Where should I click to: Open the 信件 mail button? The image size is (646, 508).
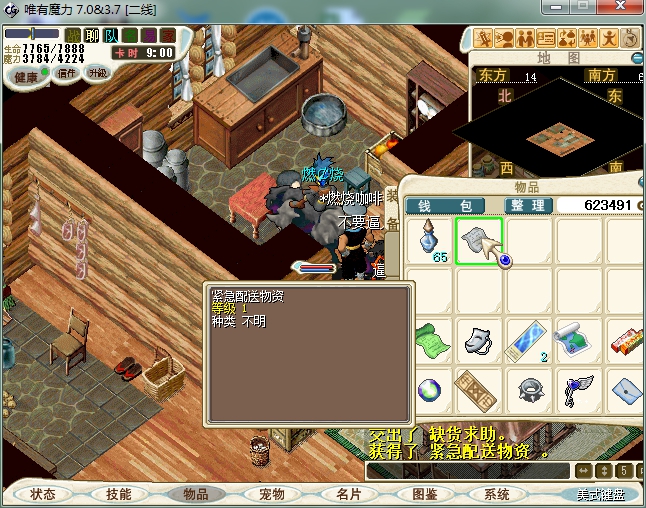coord(67,73)
